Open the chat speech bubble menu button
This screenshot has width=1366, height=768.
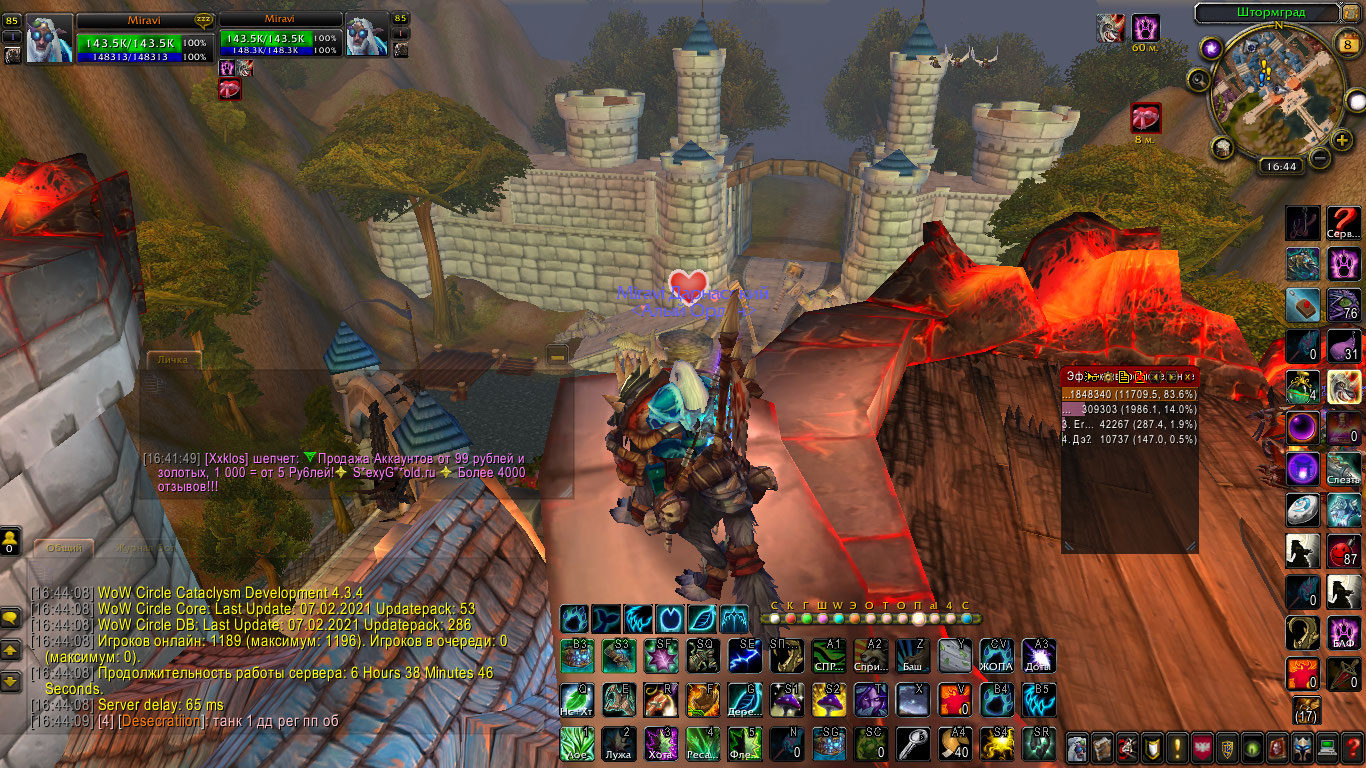(11, 618)
